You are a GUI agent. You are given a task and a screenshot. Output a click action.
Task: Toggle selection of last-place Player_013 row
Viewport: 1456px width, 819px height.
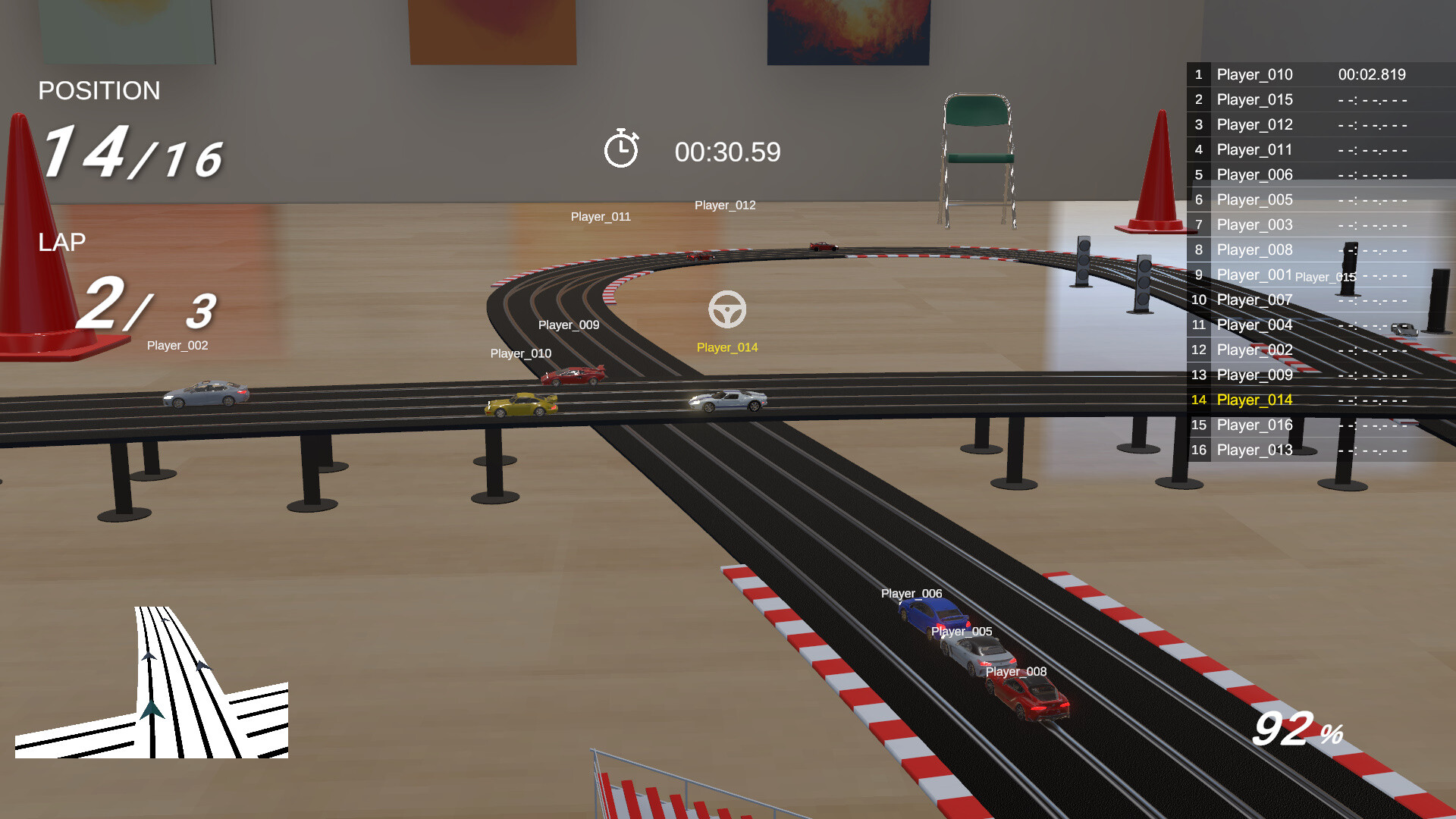click(1254, 450)
